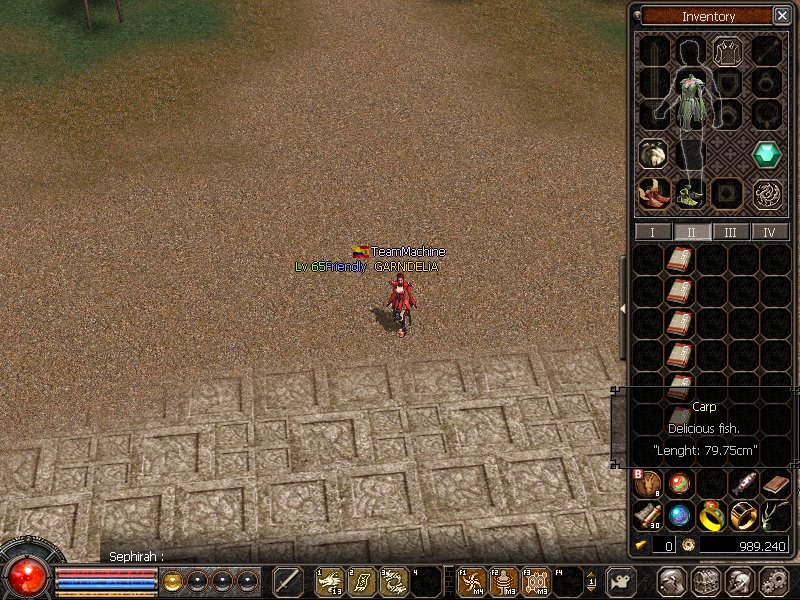
Task: Open the gear settings menu button
Action: coord(774,581)
